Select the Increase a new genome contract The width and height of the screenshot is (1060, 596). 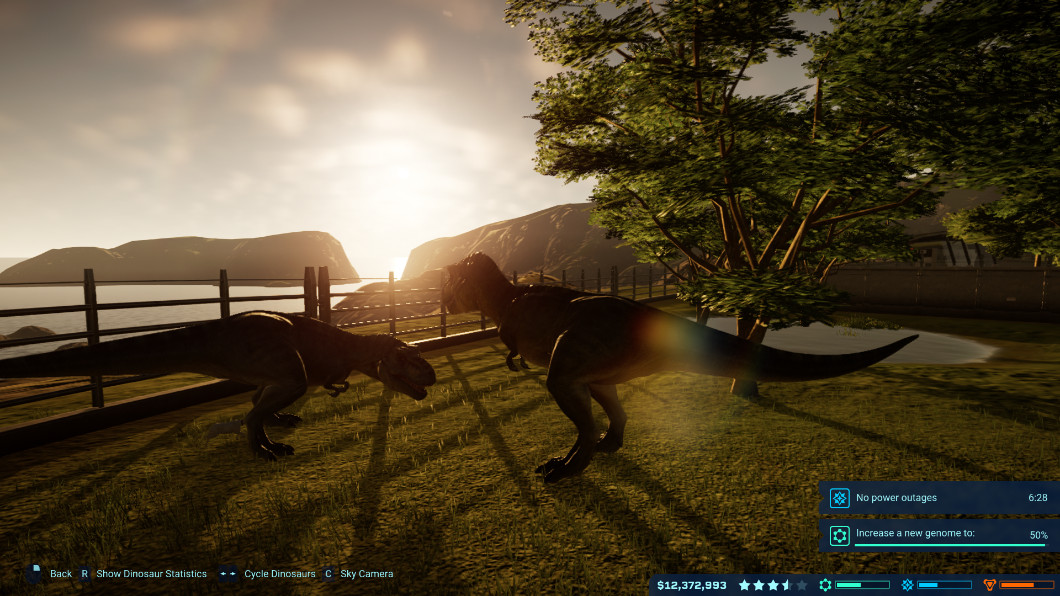[938, 535]
